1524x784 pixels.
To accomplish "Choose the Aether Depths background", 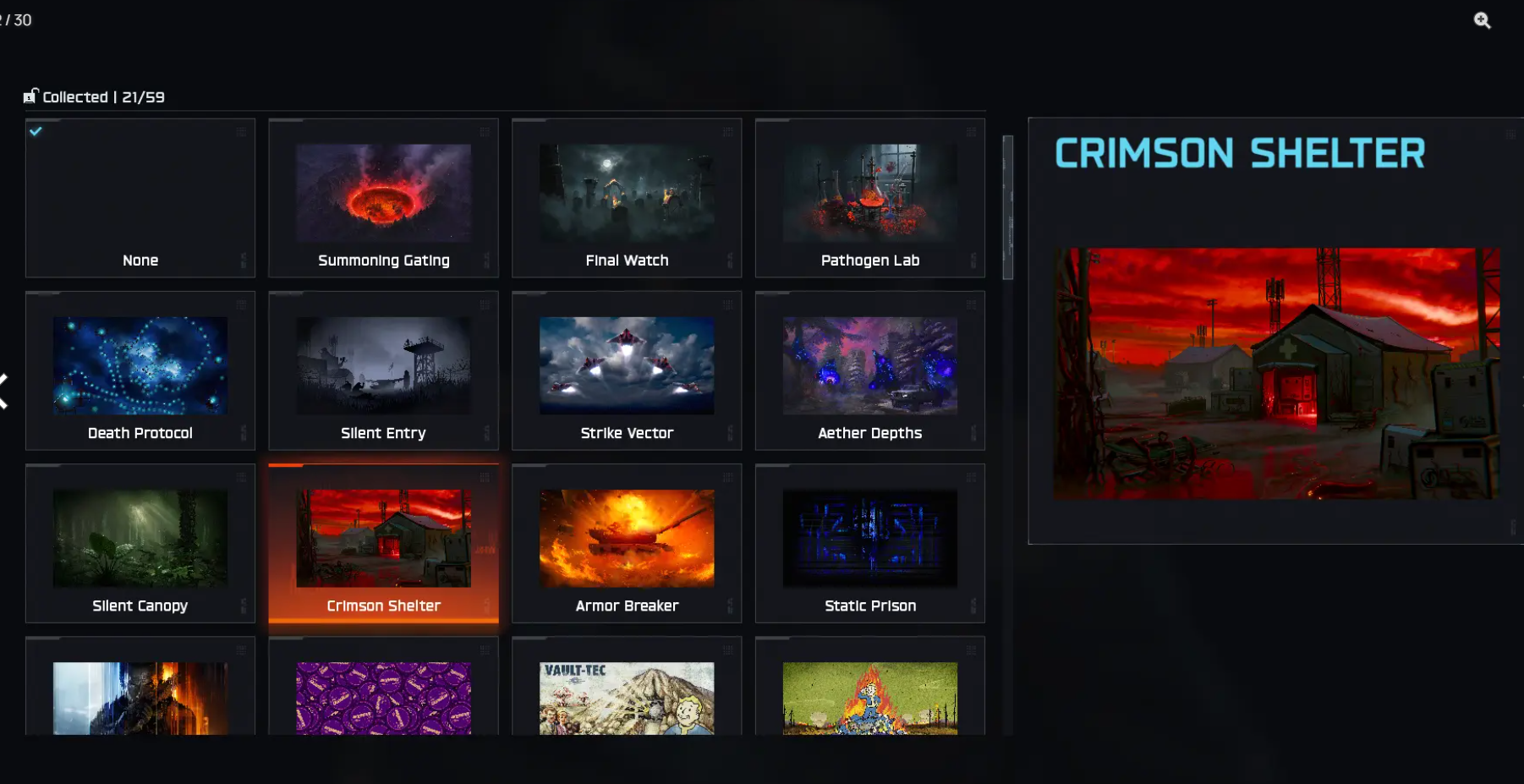I will coord(870,371).
